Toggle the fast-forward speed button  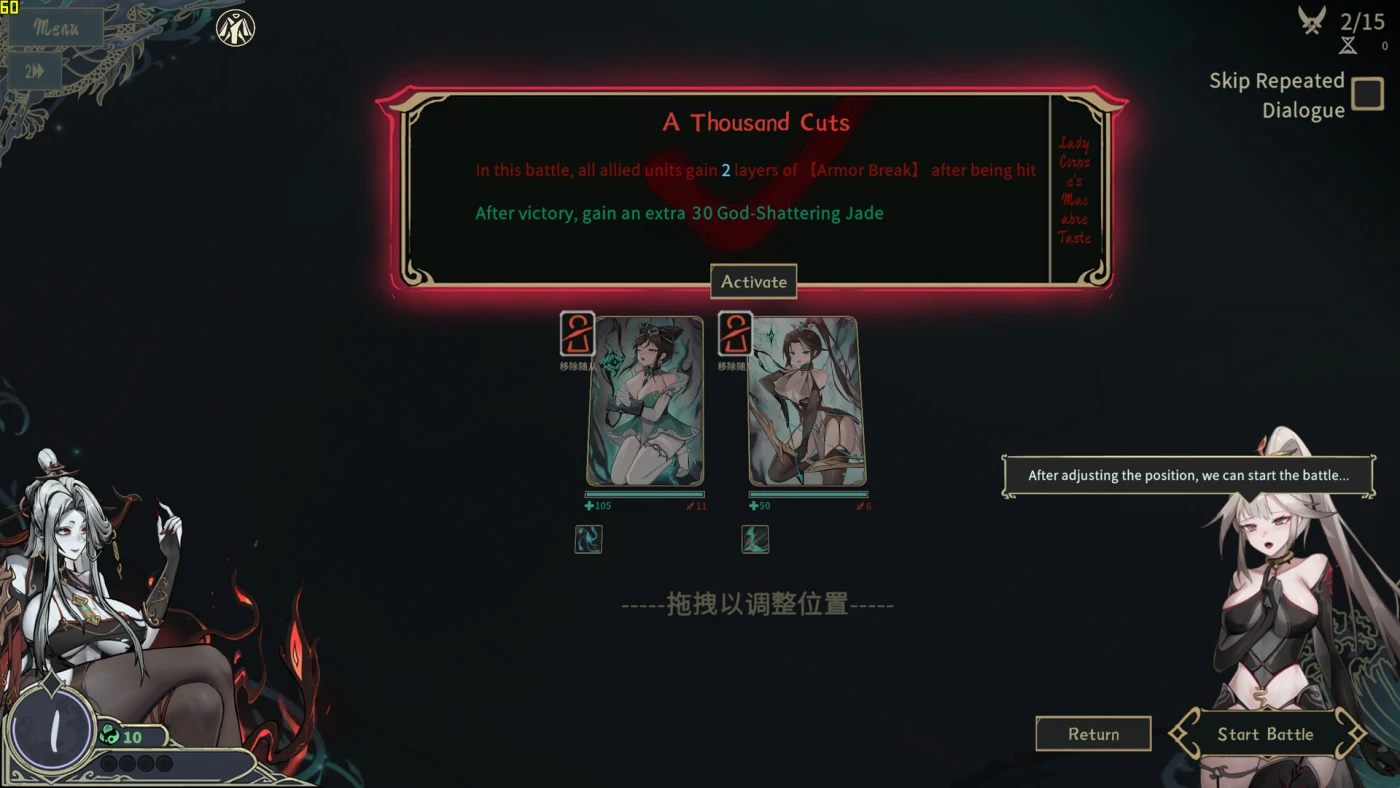35,71
